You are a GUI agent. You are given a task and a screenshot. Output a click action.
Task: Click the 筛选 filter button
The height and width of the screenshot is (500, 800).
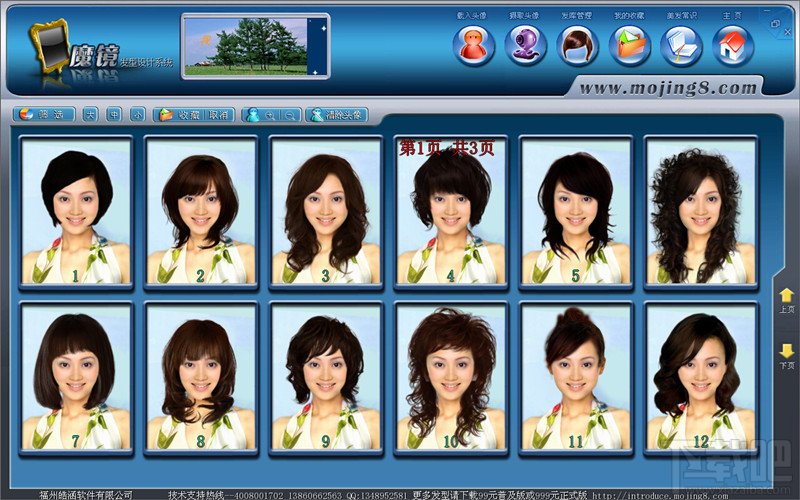point(43,115)
